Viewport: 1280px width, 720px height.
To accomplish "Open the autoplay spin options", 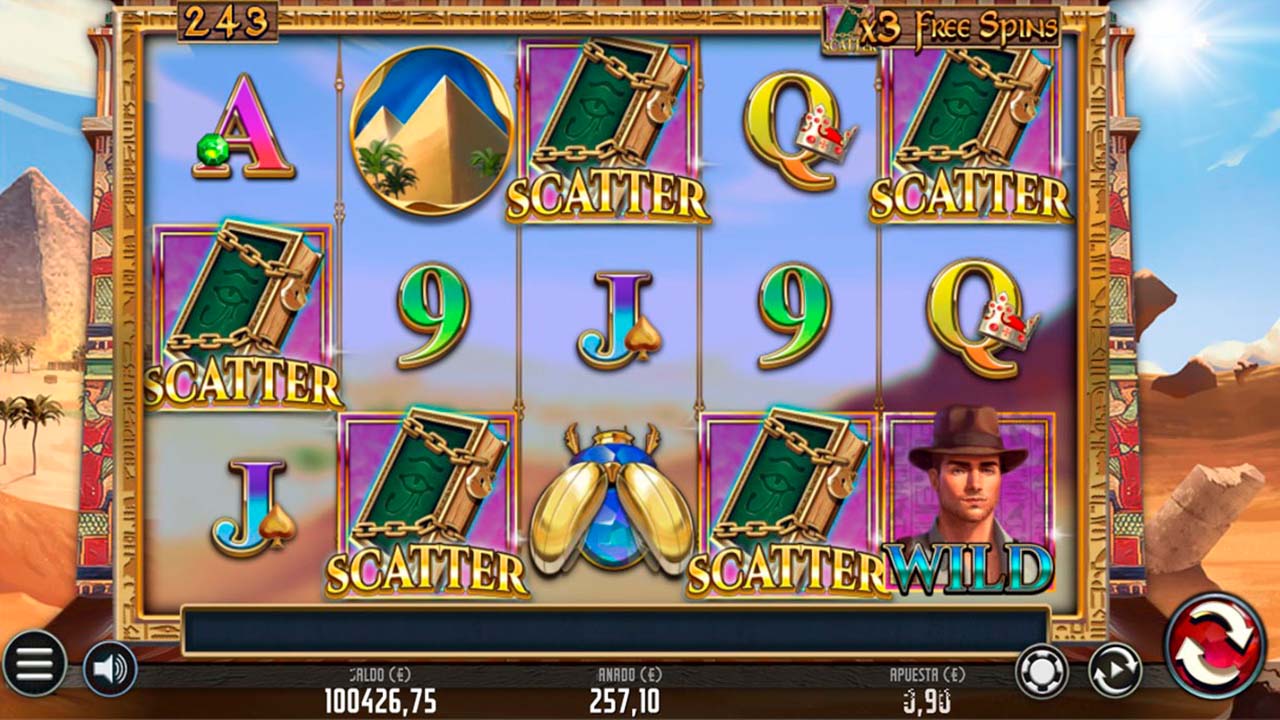I will coord(1115,670).
